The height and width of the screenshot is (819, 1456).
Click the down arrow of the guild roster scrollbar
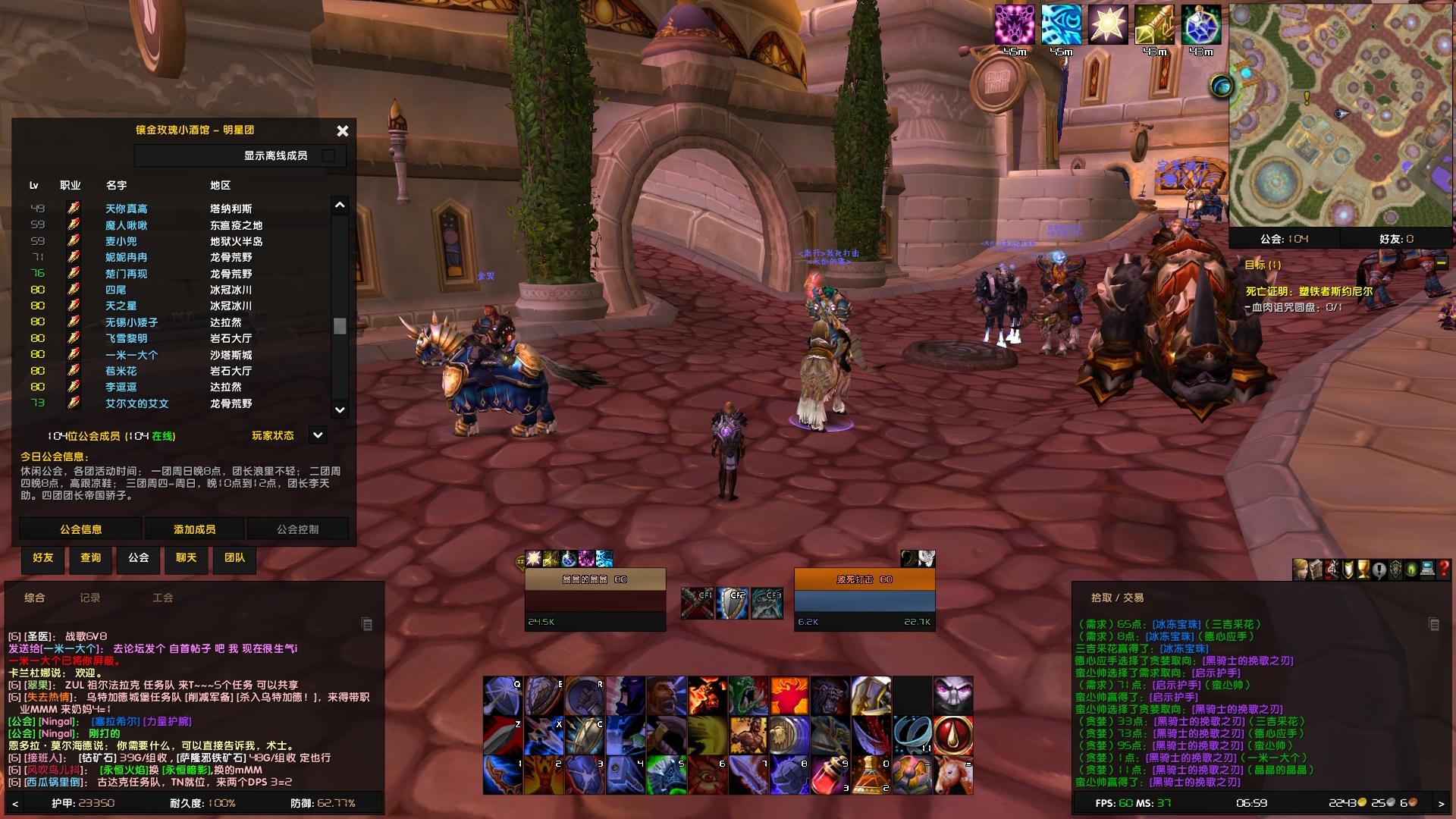(x=338, y=409)
